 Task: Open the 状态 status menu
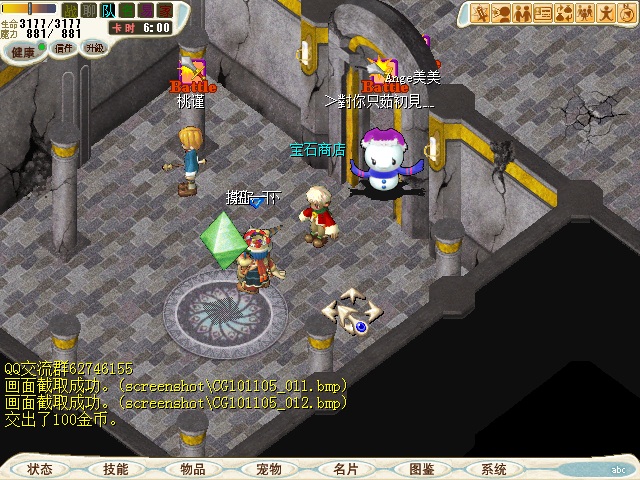pyautogui.click(x=40, y=469)
